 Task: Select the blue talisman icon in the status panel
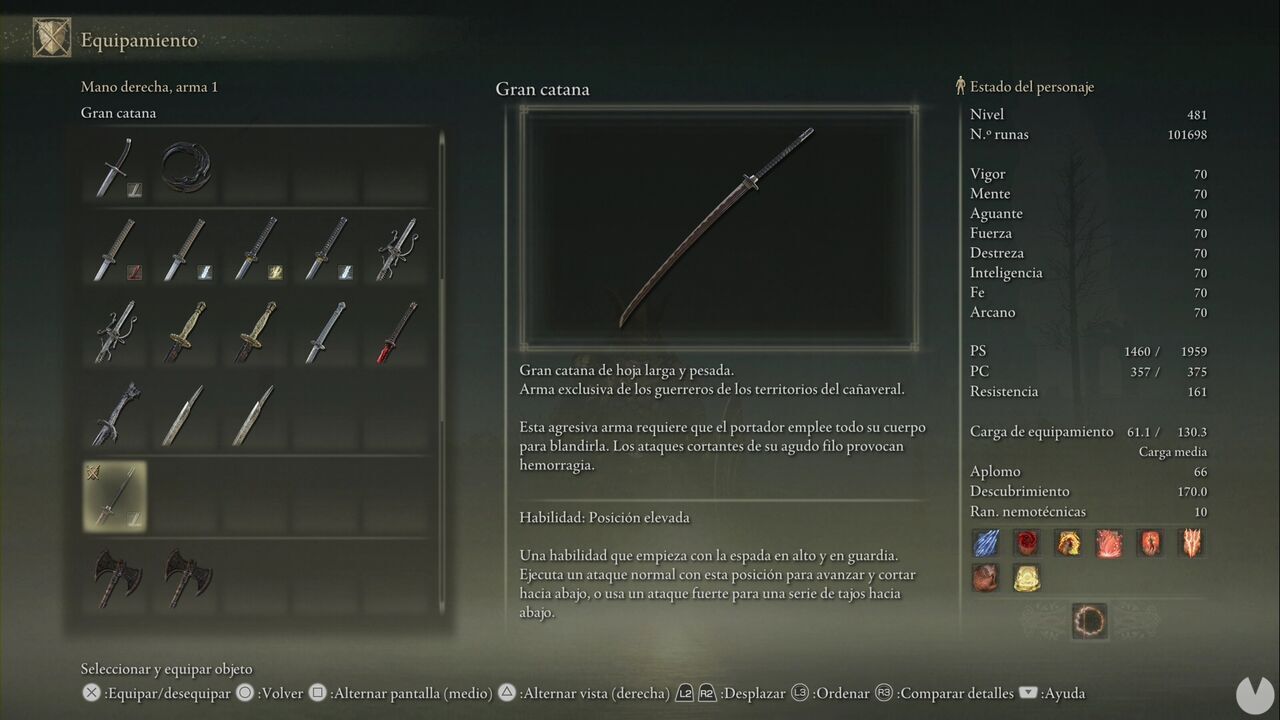click(x=985, y=541)
